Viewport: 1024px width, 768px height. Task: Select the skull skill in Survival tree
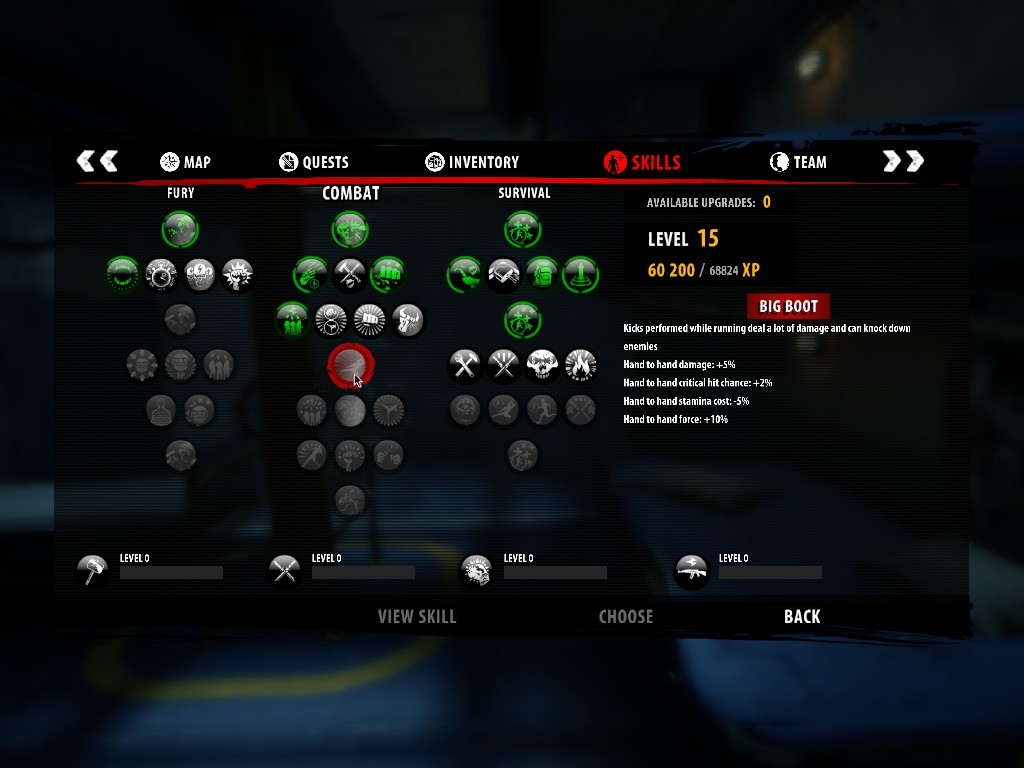tap(542, 366)
